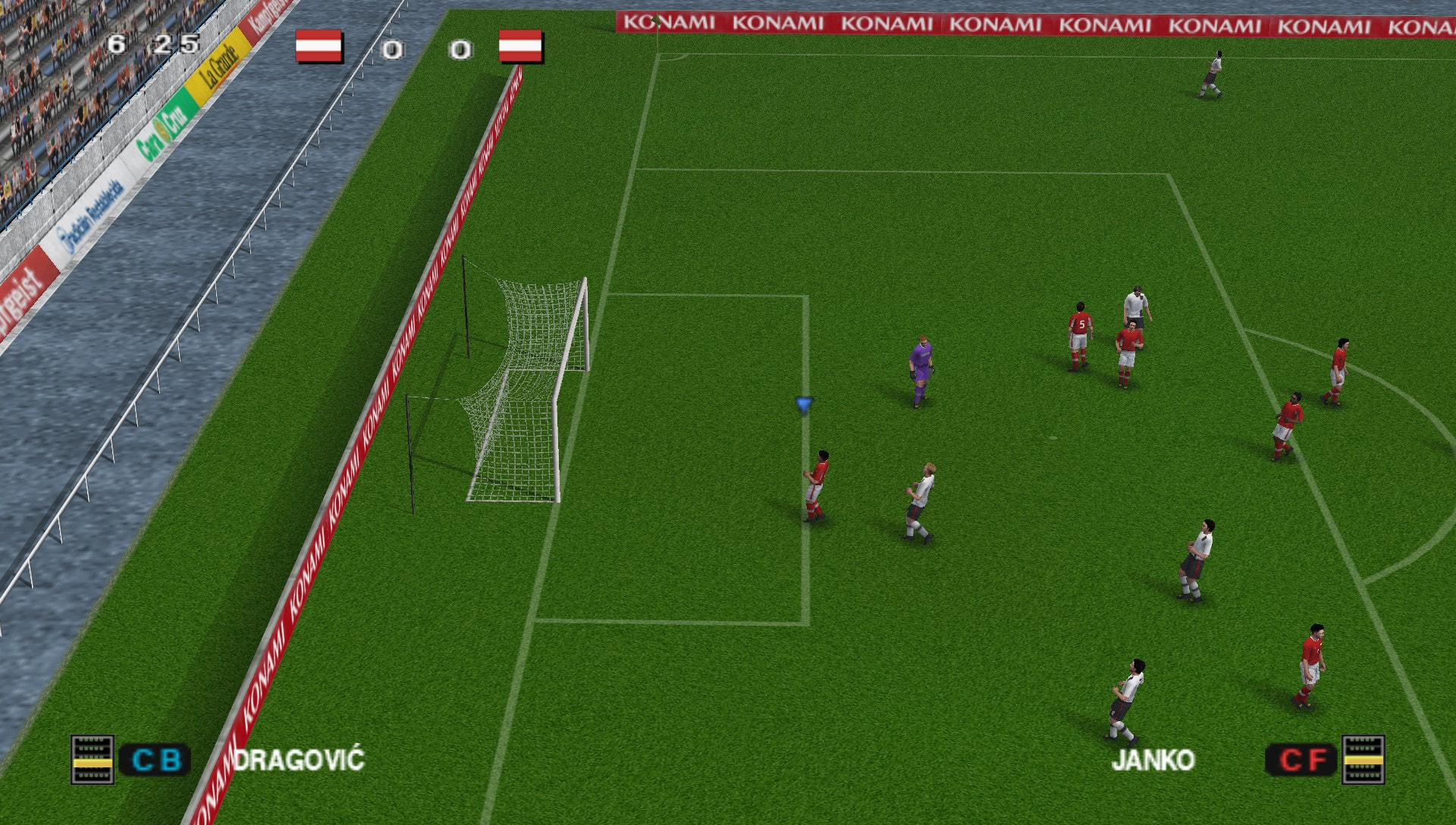Click the gauge icon beside CF badge

(x=1363, y=760)
